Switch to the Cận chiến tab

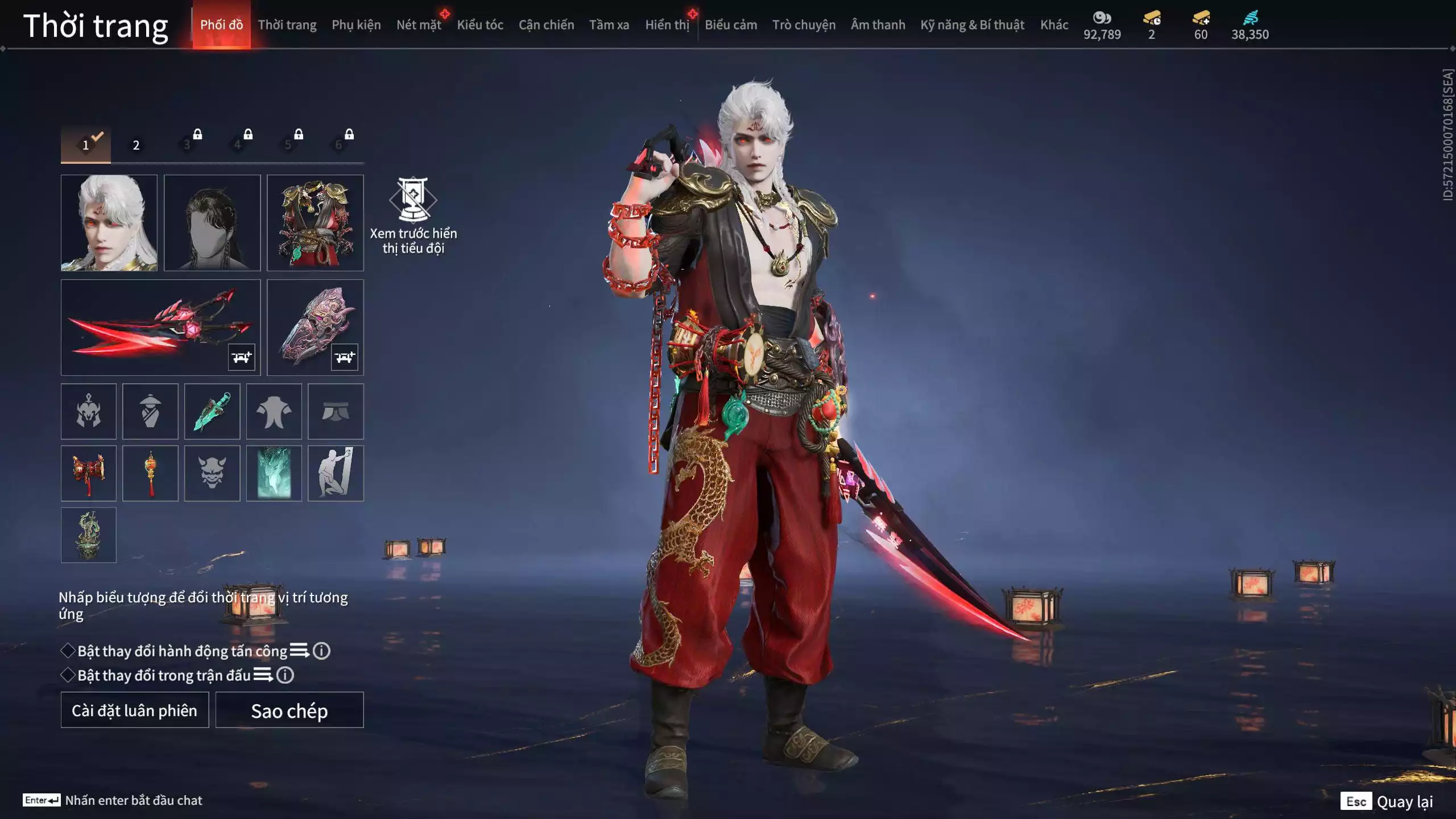pos(546,25)
